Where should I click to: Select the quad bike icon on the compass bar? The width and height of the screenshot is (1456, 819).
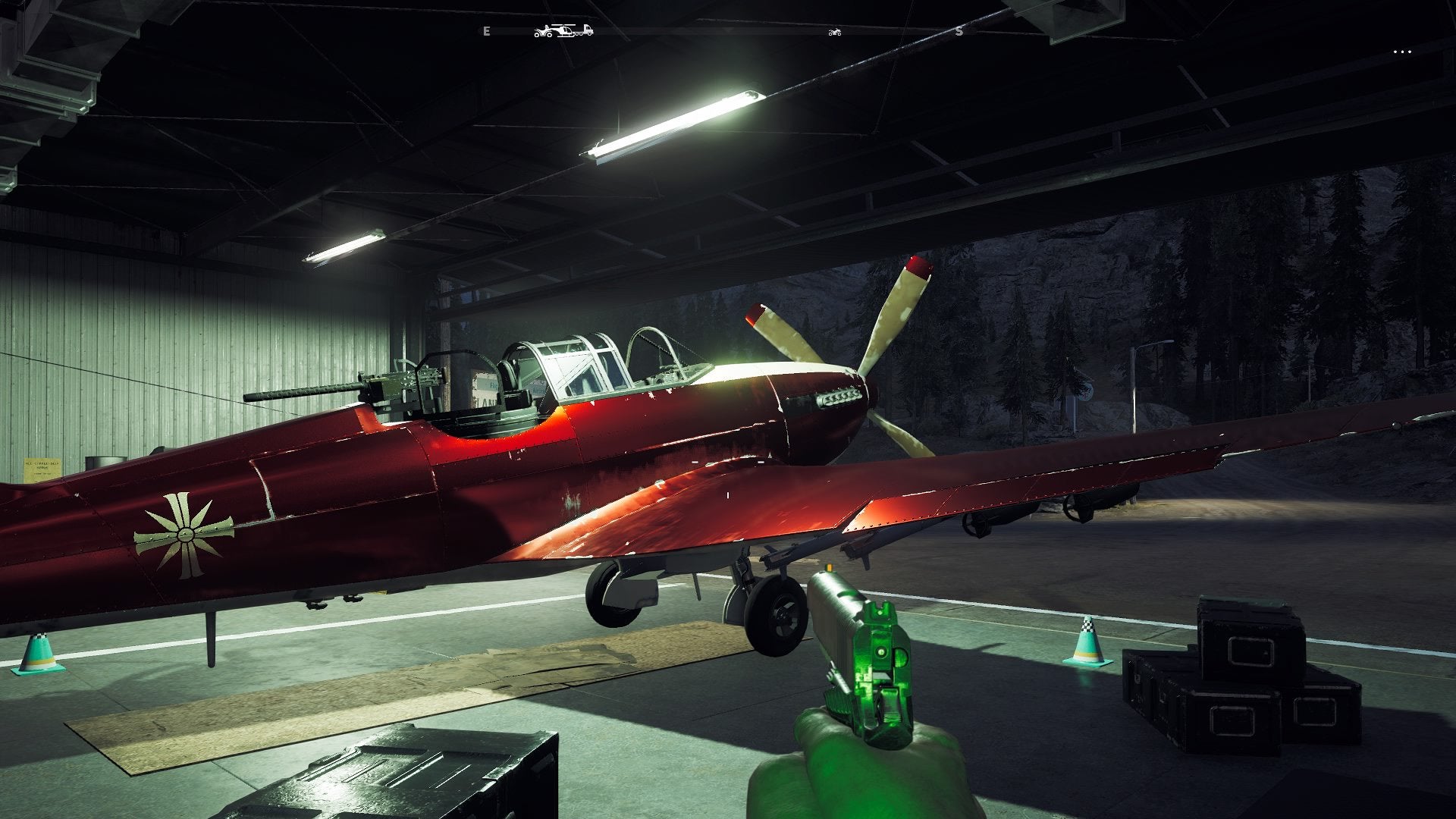point(542,32)
